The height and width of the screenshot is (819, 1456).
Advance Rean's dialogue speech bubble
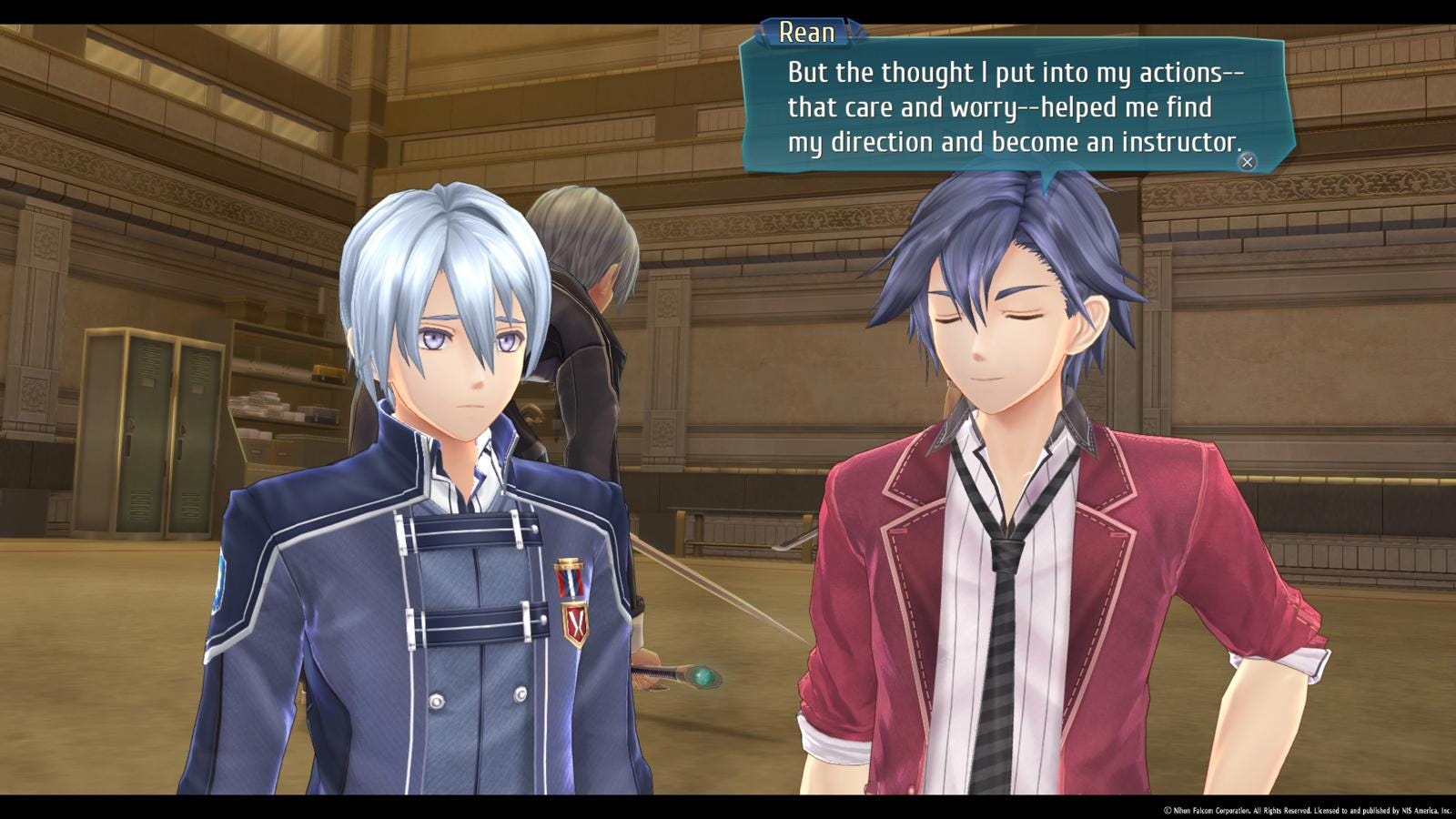tap(1247, 162)
